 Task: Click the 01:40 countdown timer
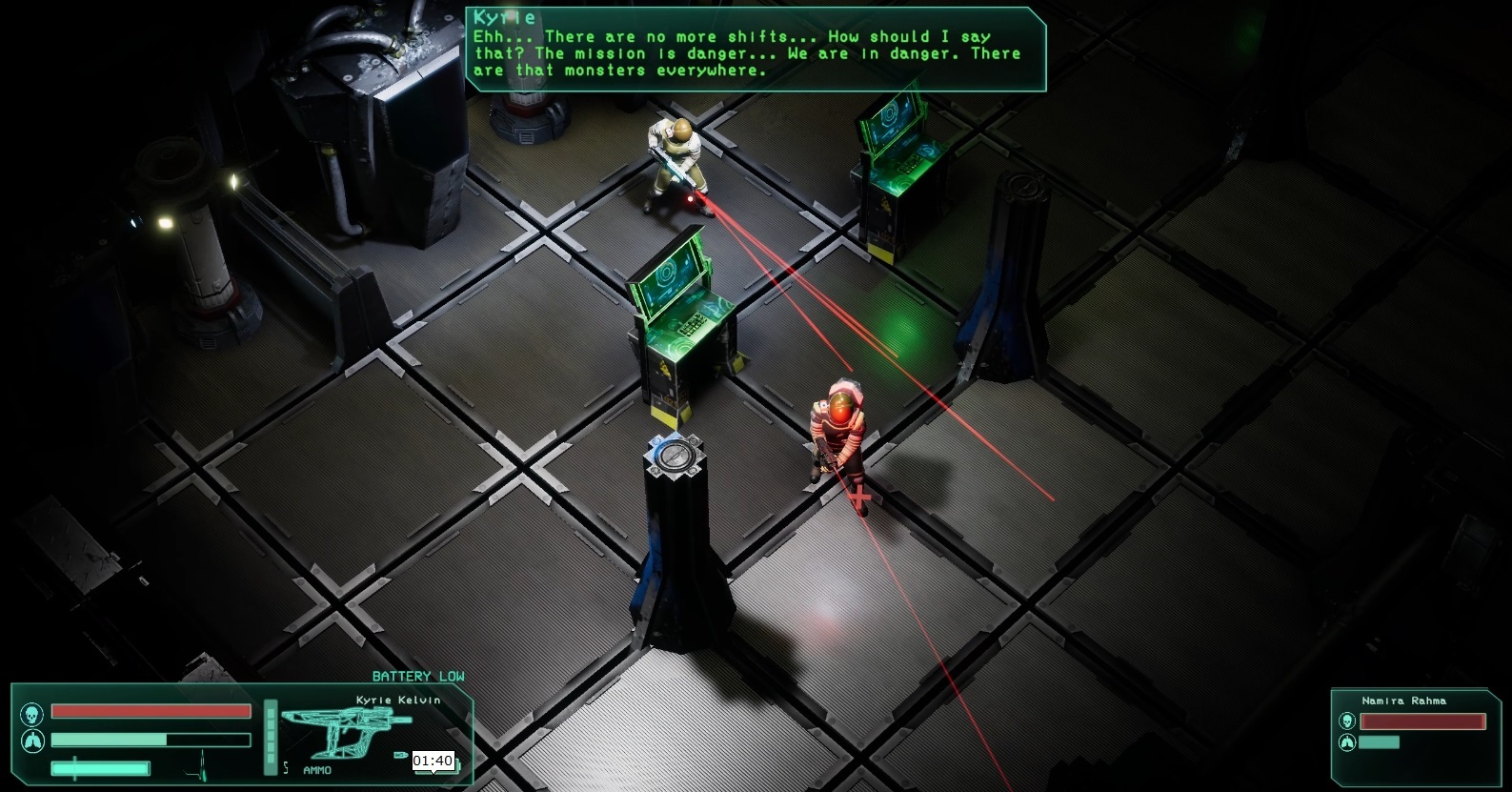click(433, 761)
